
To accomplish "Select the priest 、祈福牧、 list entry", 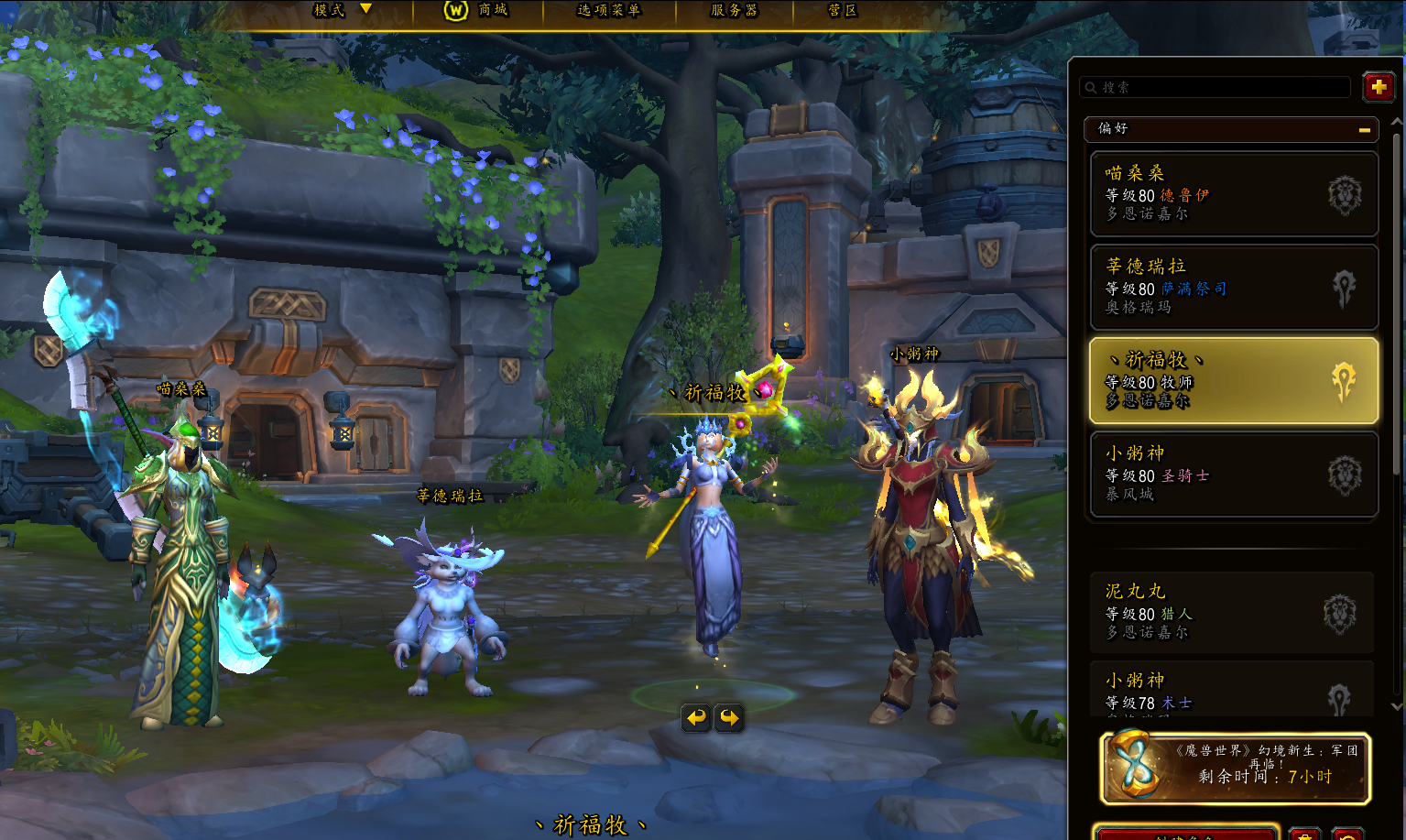I will pos(1233,380).
